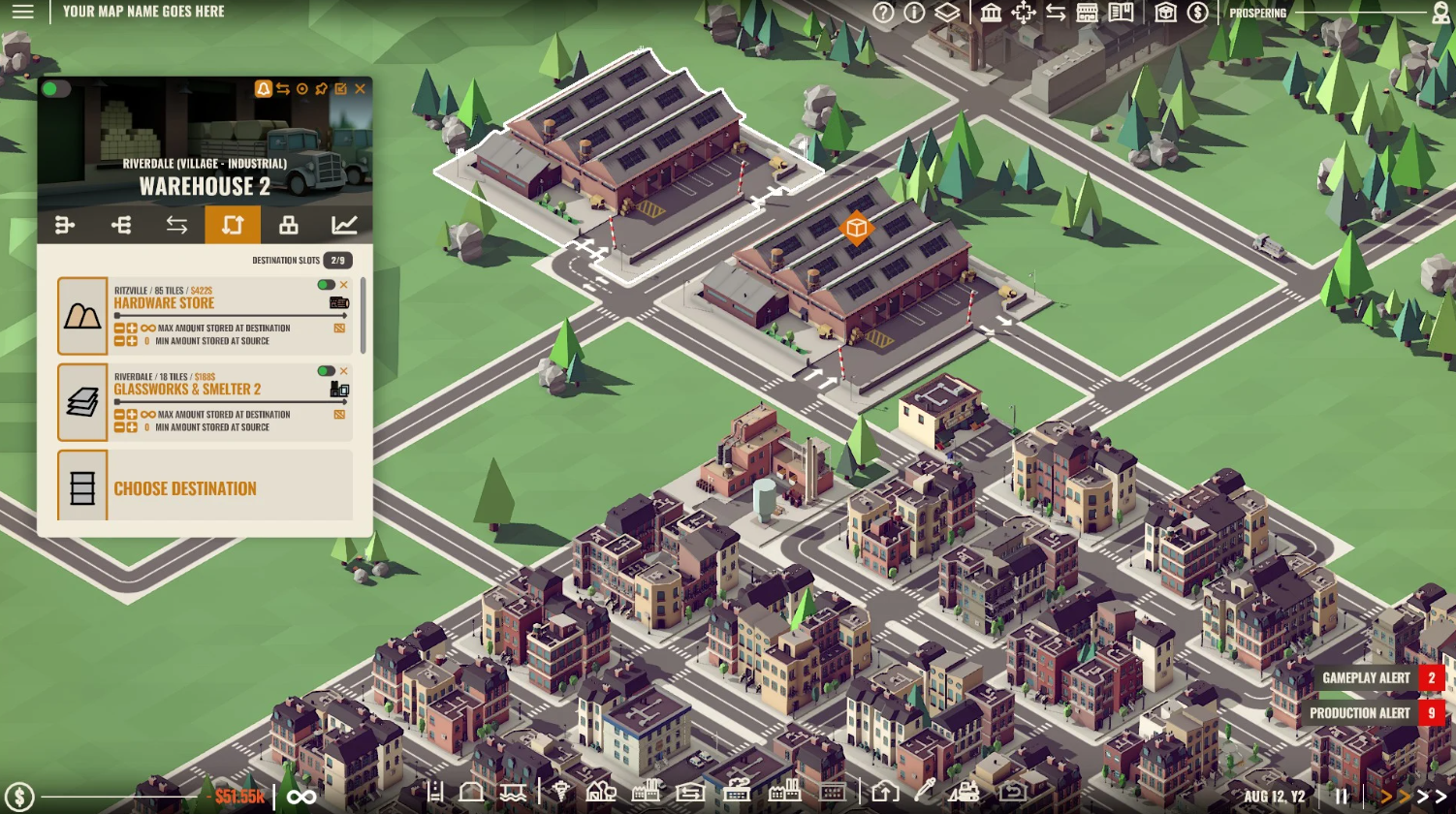The width and height of the screenshot is (1456, 814).
Task: Open the product catalog box icon
Action: [x=1164, y=14]
